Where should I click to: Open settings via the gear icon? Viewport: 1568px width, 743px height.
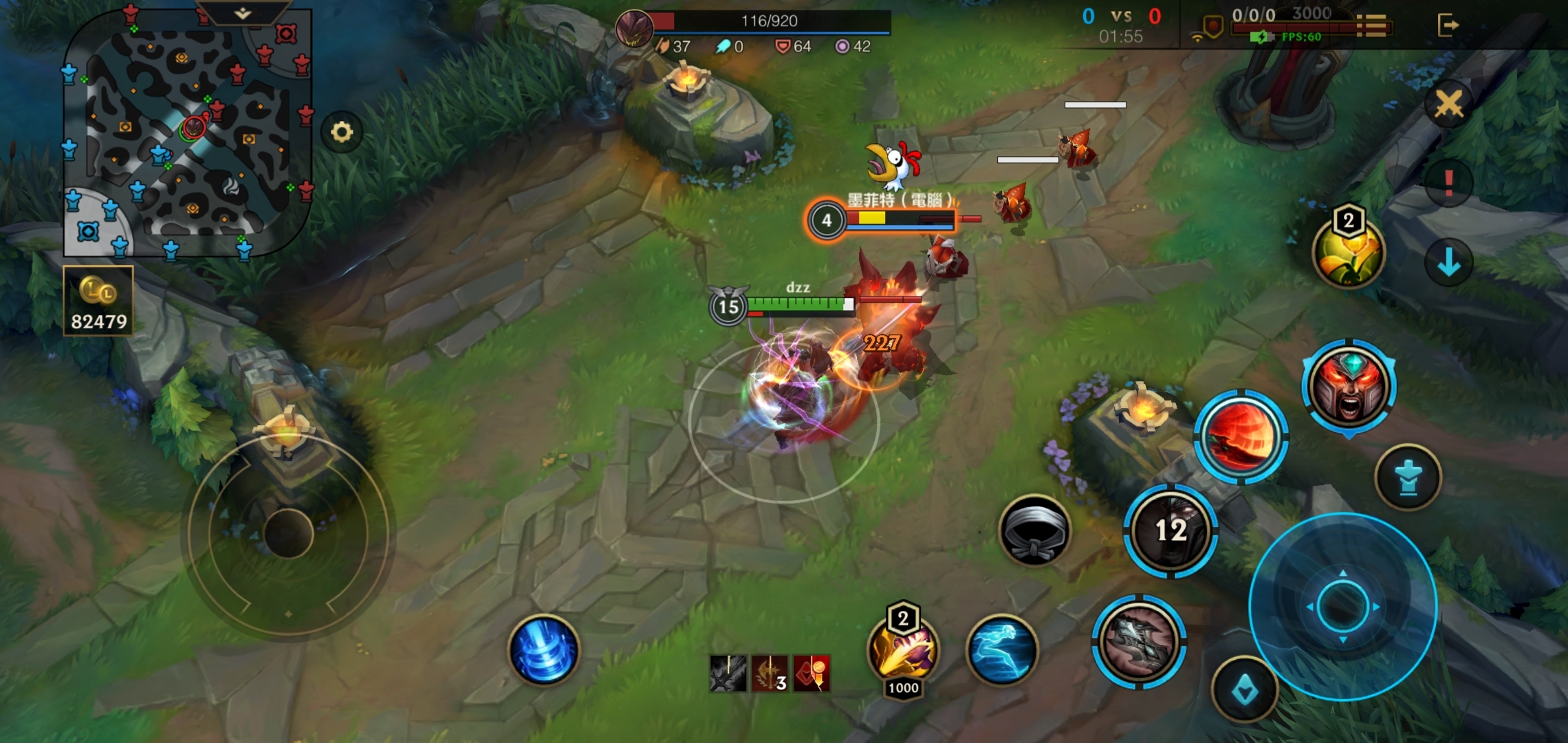point(342,131)
